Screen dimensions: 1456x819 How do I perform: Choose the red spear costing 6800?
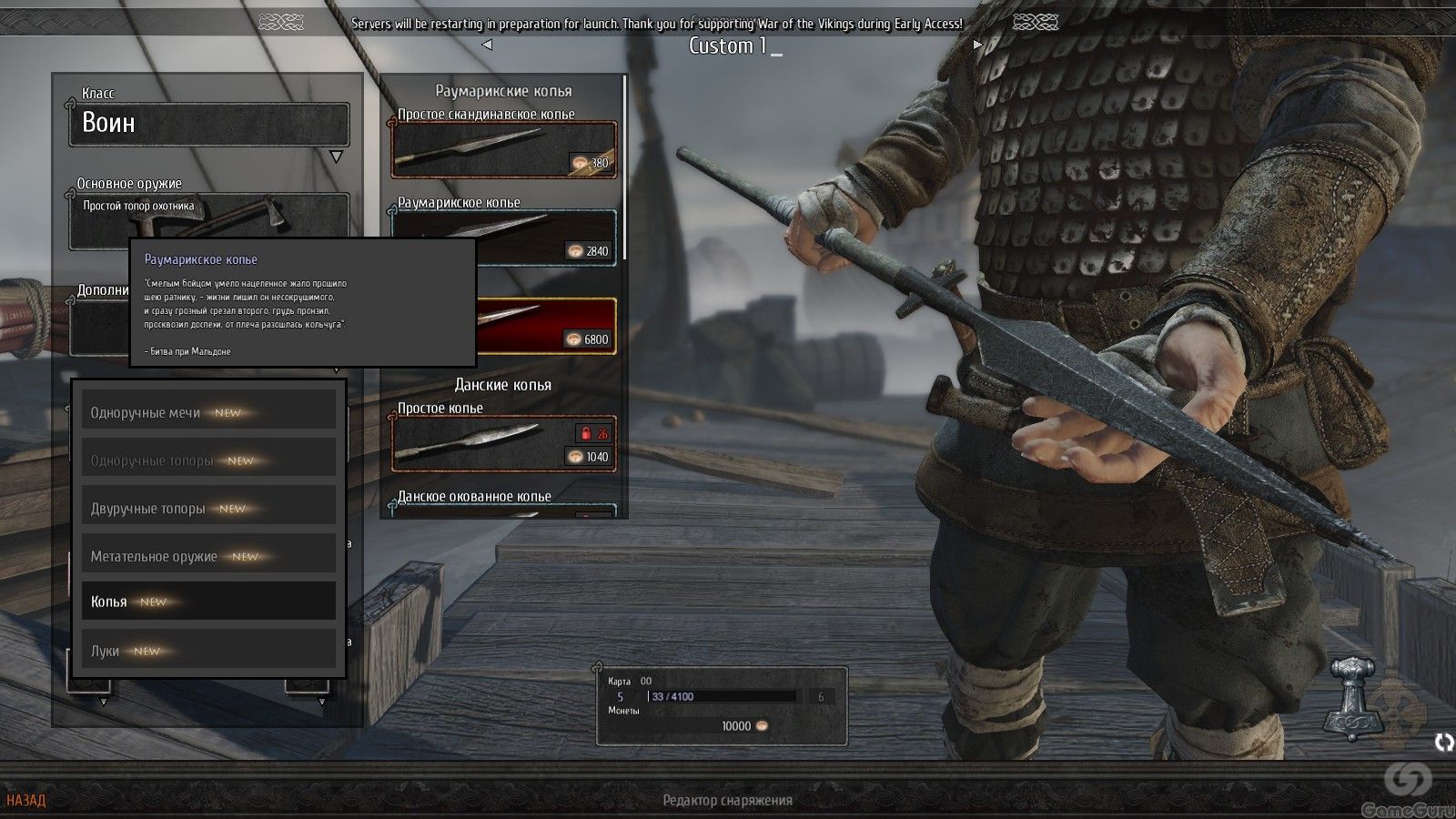546,326
